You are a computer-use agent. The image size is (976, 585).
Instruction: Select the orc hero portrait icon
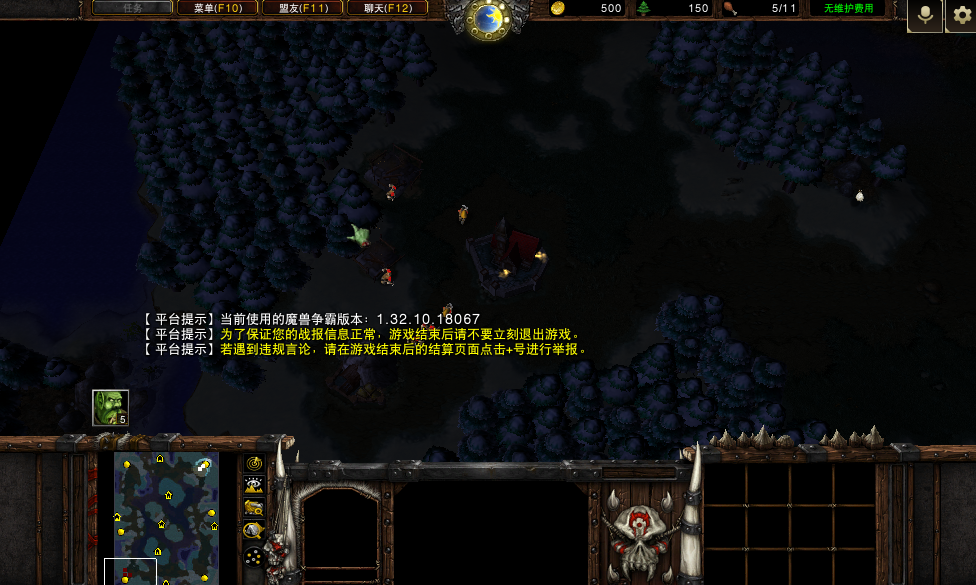[x=110, y=407]
